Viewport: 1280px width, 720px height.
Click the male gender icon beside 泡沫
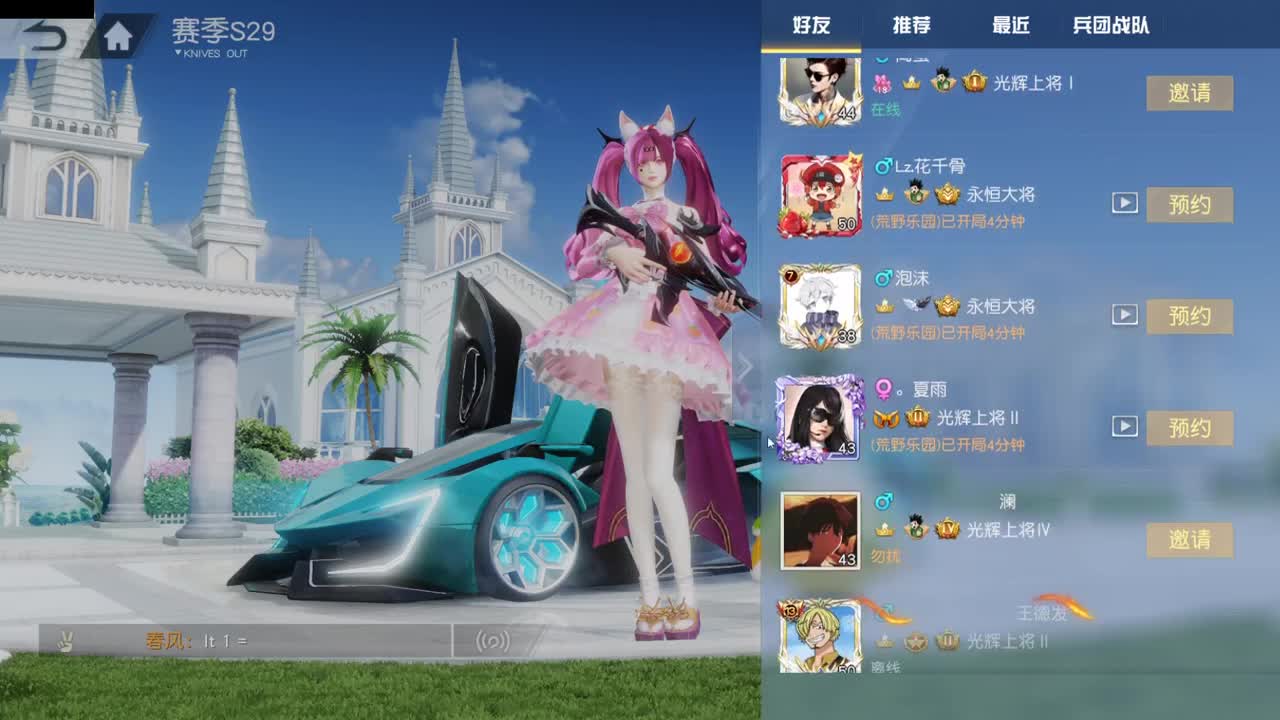[885, 277]
